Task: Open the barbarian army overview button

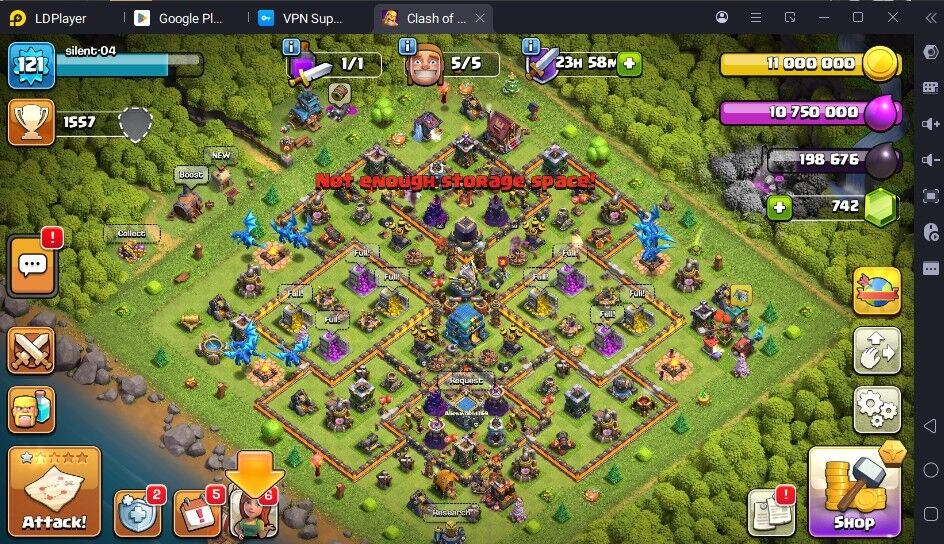Action: pyautogui.click(x=32, y=409)
